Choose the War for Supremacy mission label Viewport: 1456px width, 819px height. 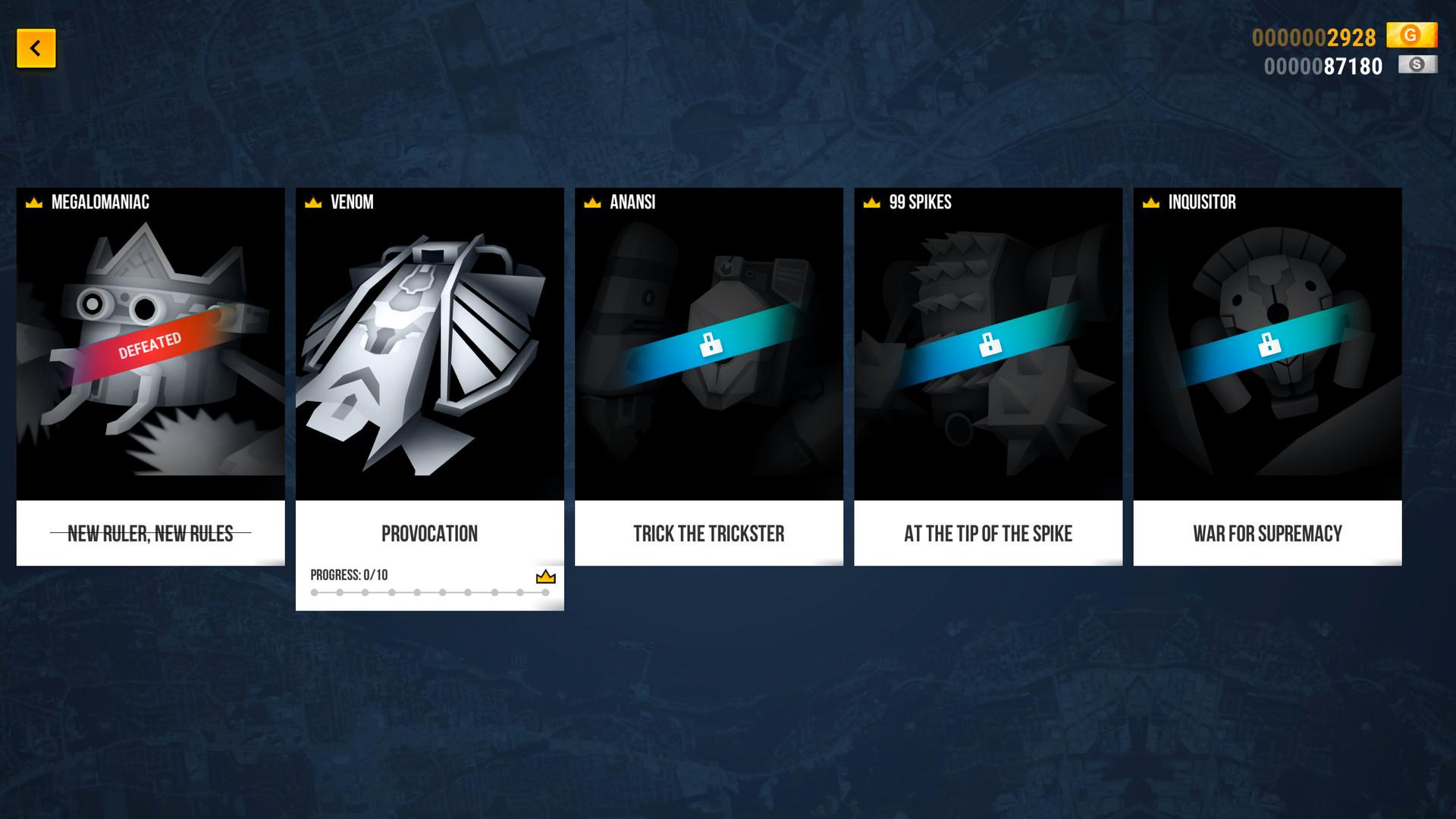(1266, 534)
